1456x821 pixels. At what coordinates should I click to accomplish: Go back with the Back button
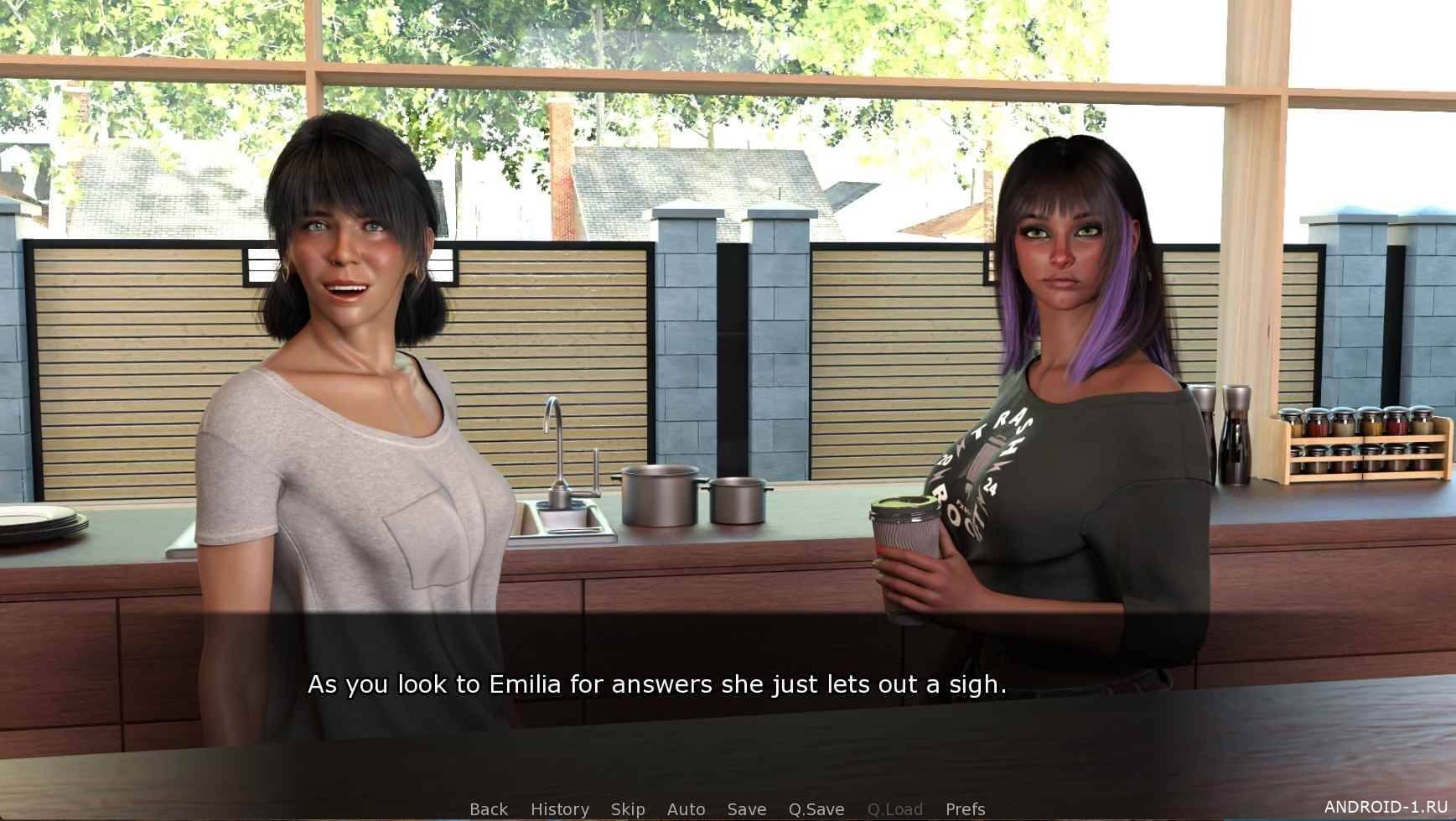coord(489,809)
